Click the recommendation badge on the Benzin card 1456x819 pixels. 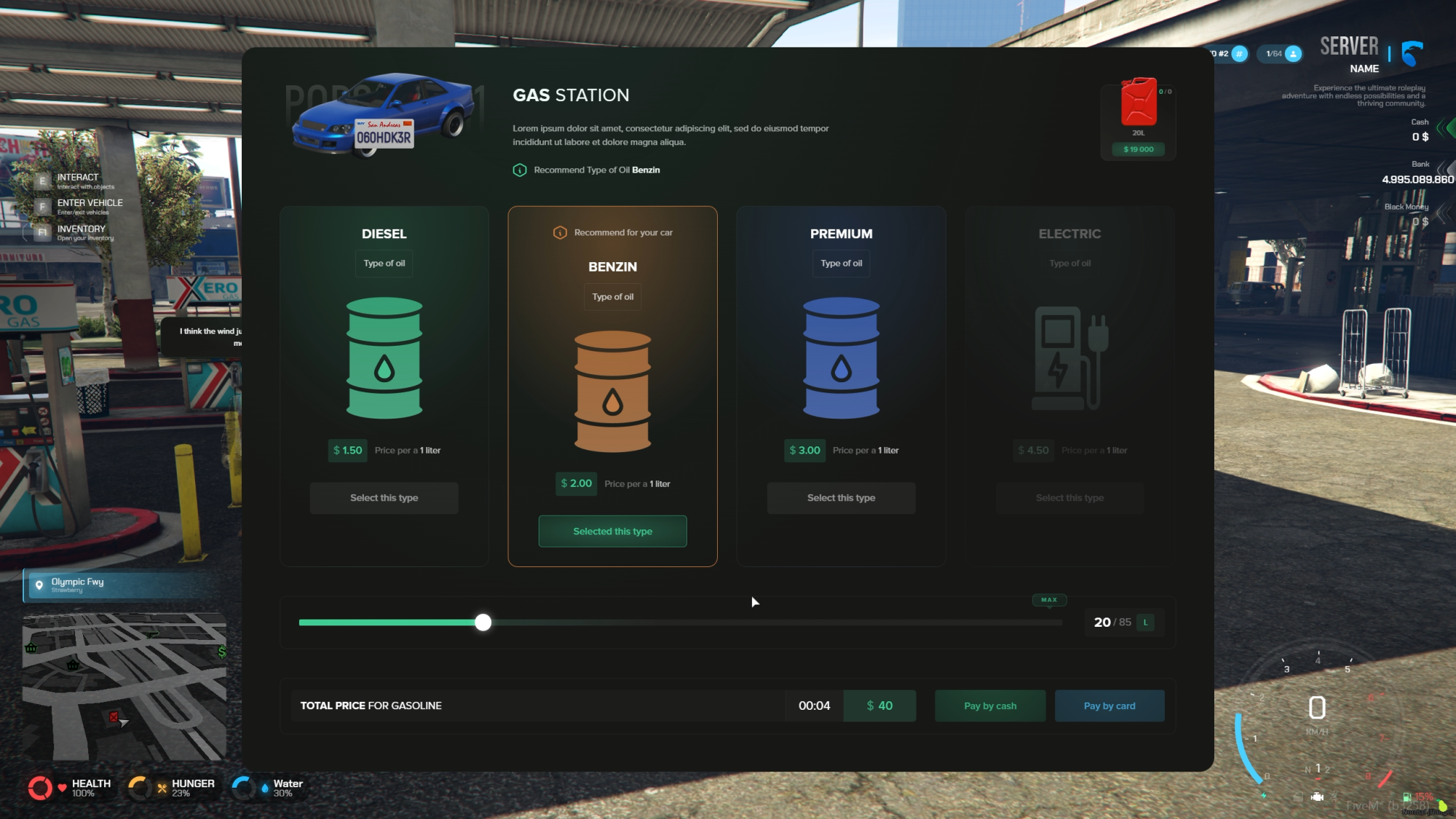(x=612, y=232)
